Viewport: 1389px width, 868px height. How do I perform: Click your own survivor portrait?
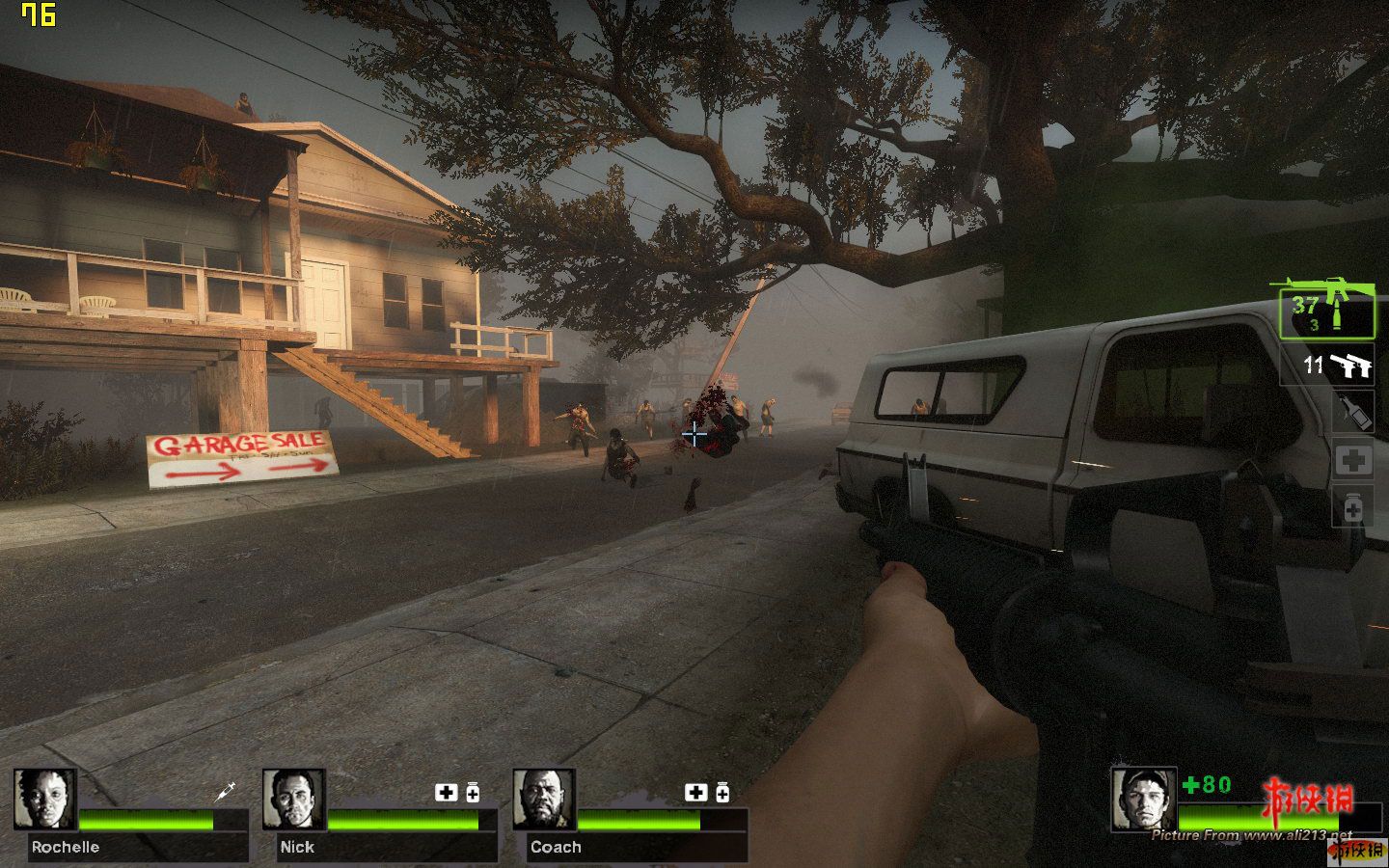(1143, 799)
